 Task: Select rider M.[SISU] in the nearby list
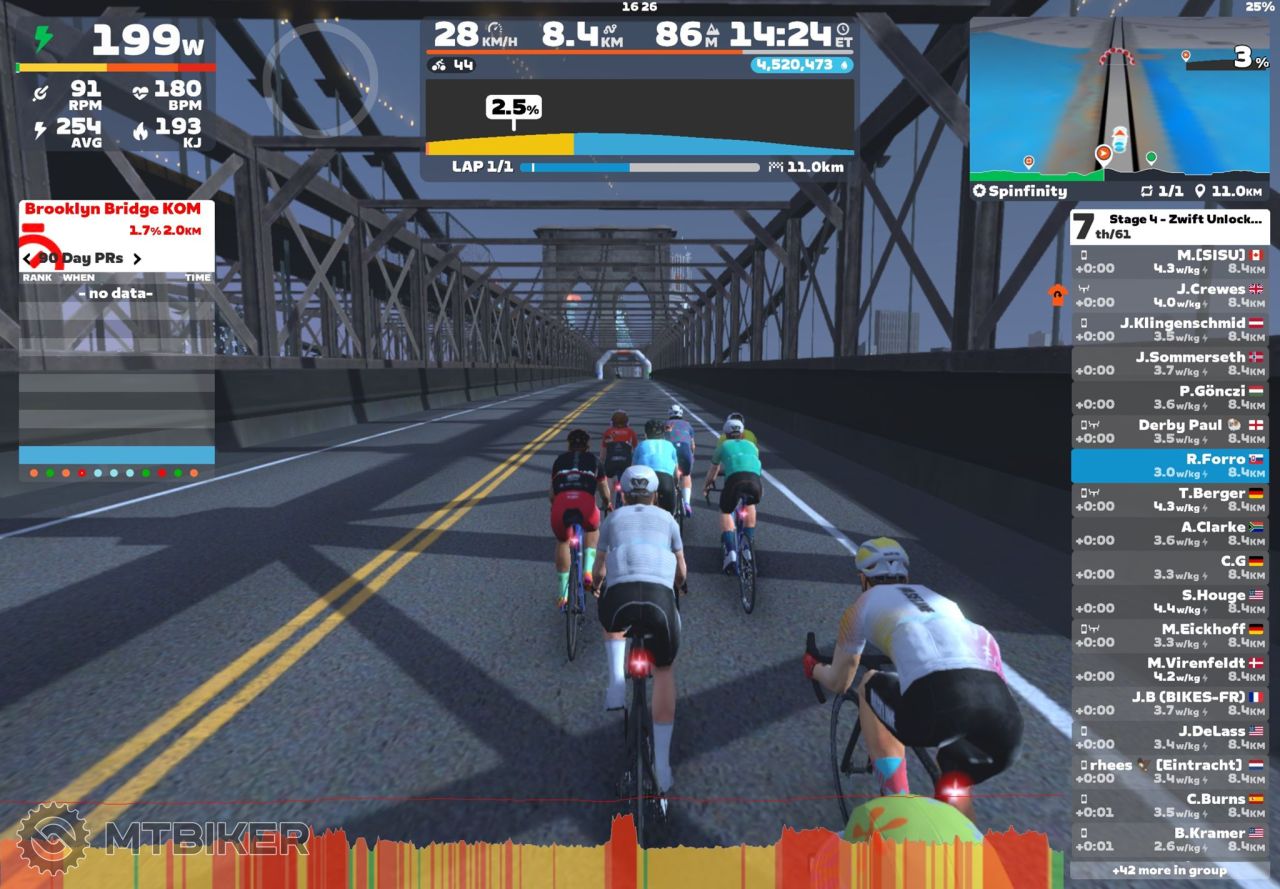tap(1170, 261)
